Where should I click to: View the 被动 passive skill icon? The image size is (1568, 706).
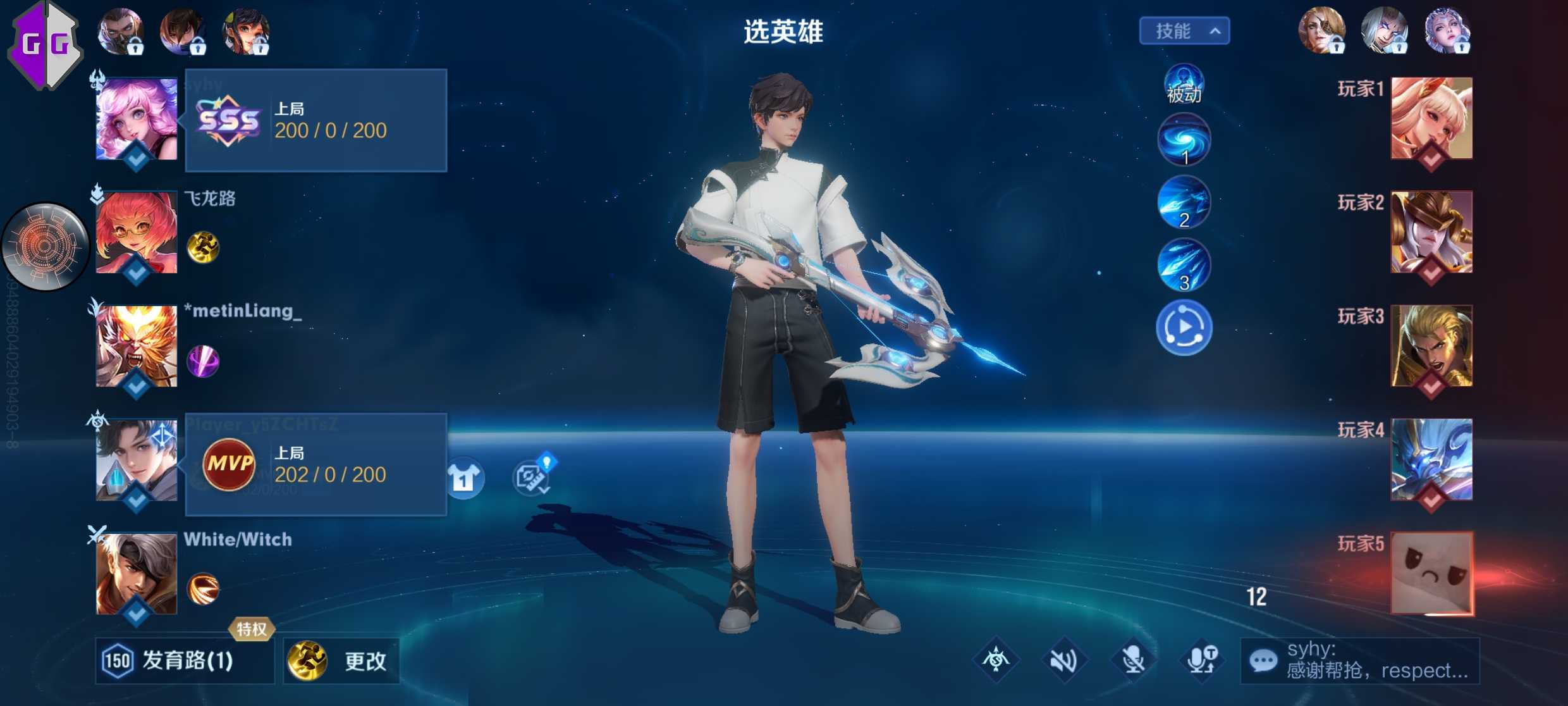coord(1184,85)
